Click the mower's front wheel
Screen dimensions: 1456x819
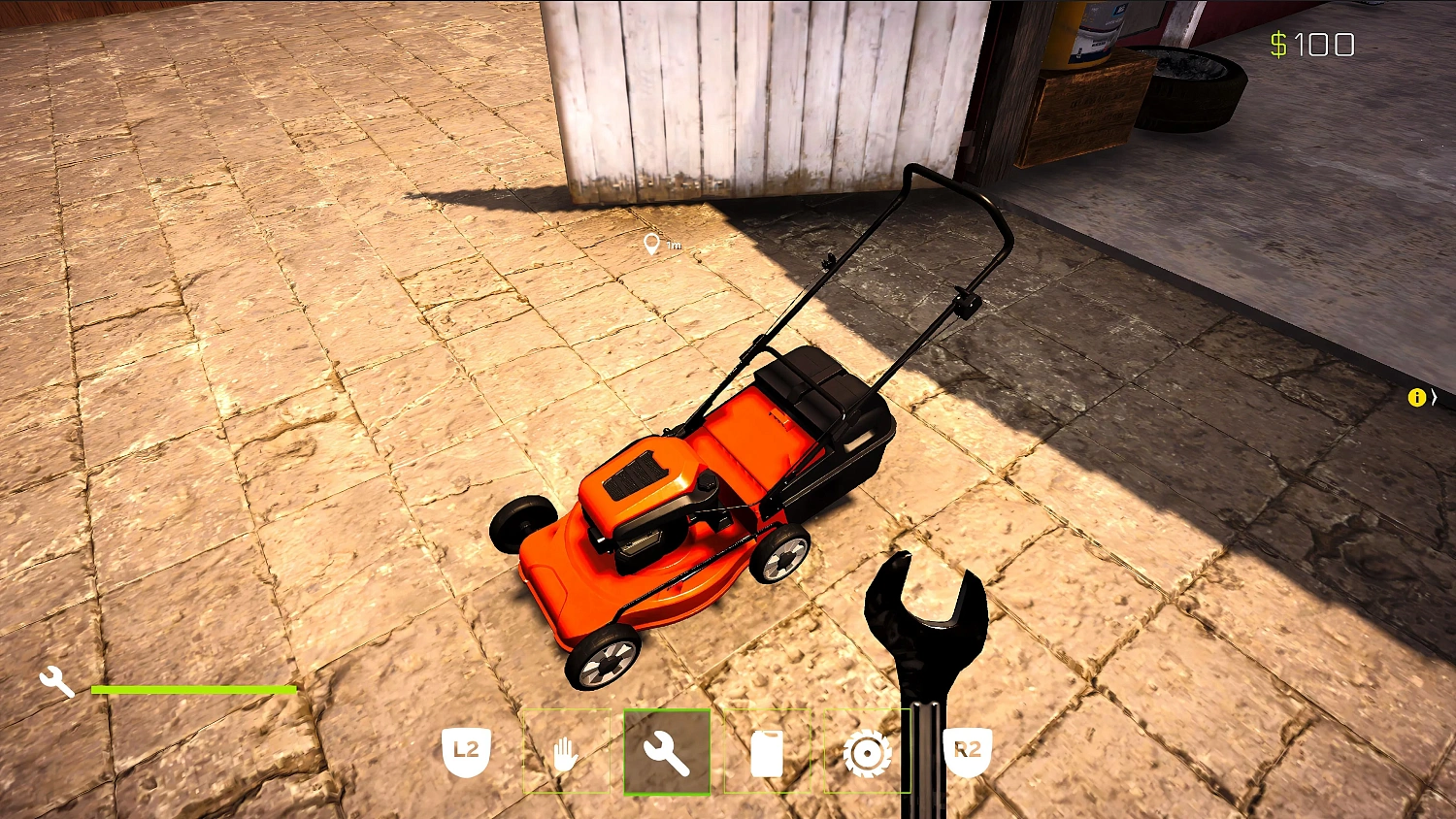coord(602,660)
